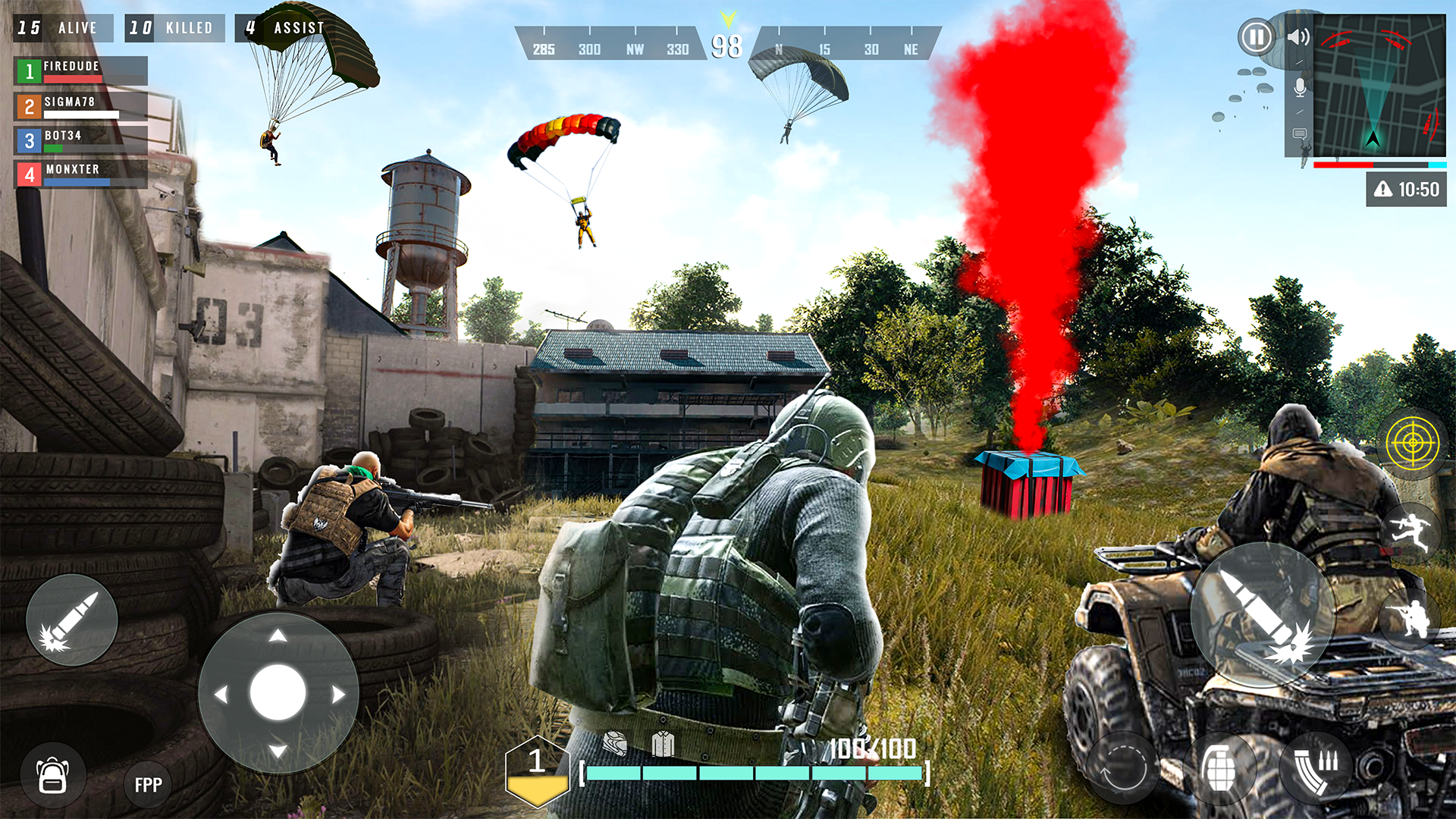1456x819 pixels.
Task: Tap the left fire bullet icon
Action: pos(72,620)
